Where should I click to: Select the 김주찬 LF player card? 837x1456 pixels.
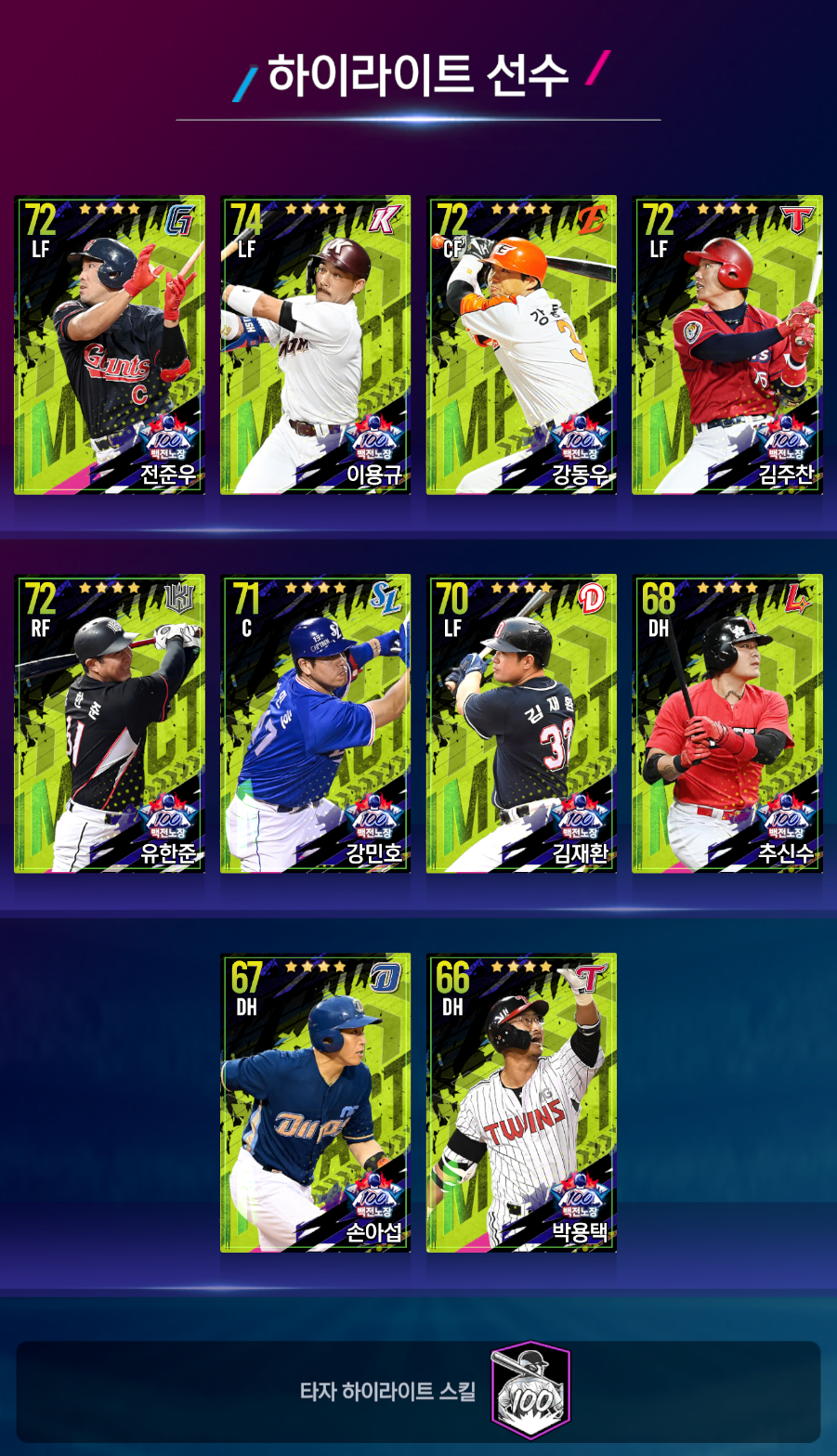727,344
